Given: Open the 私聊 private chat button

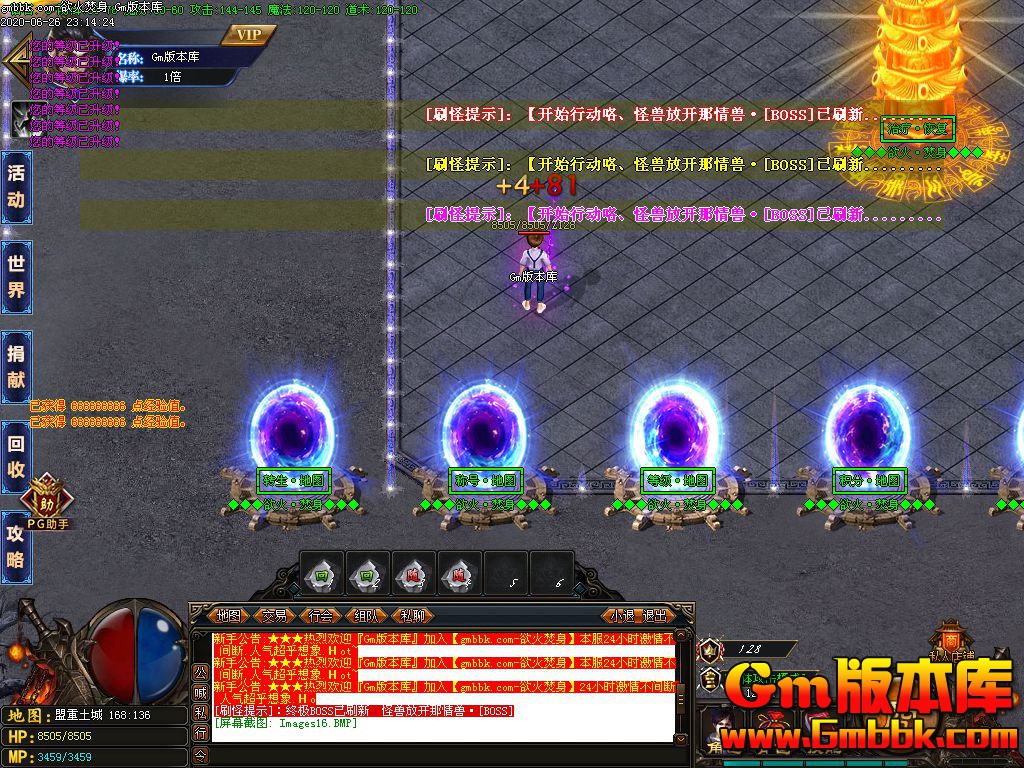Looking at the screenshot, I should point(412,615).
